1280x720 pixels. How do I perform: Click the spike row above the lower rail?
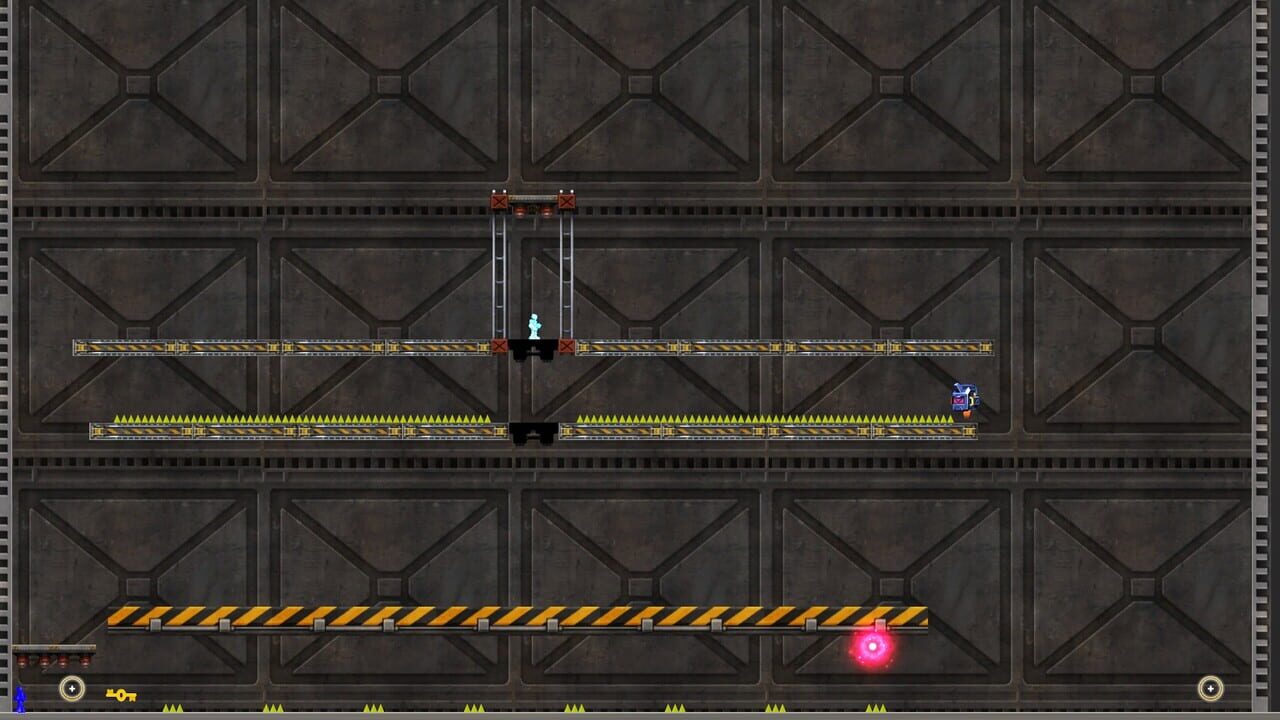(x=300, y=415)
